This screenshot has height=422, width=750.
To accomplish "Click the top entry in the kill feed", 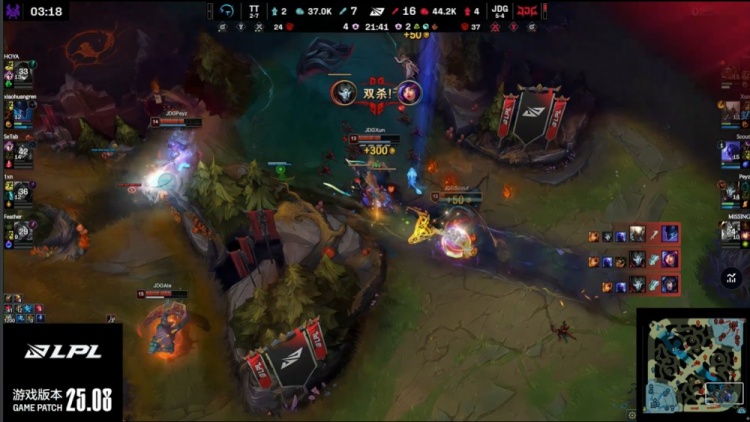I will pyautogui.click(x=634, y=234).
